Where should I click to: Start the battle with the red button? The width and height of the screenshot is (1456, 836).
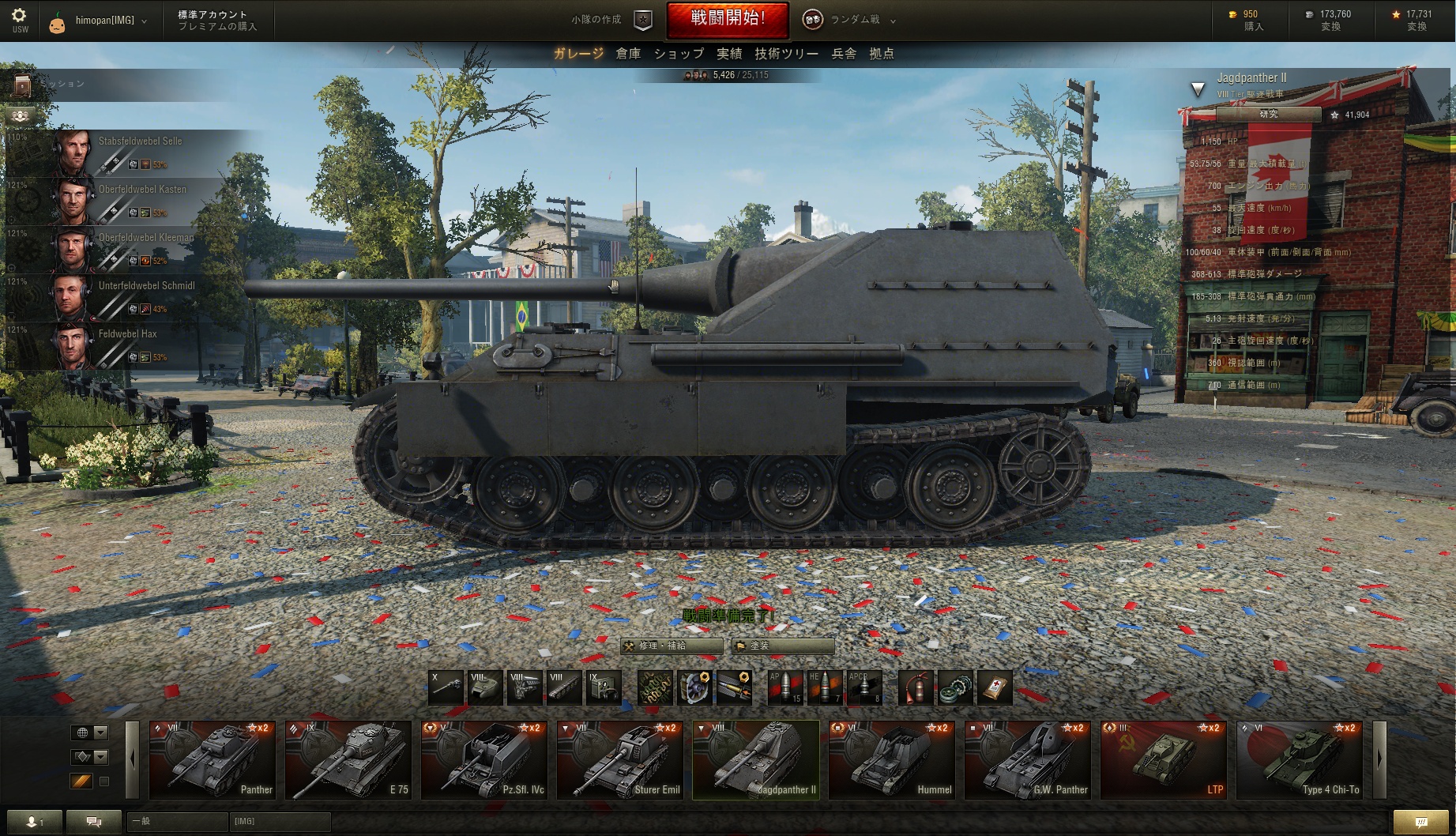[727, 20]
